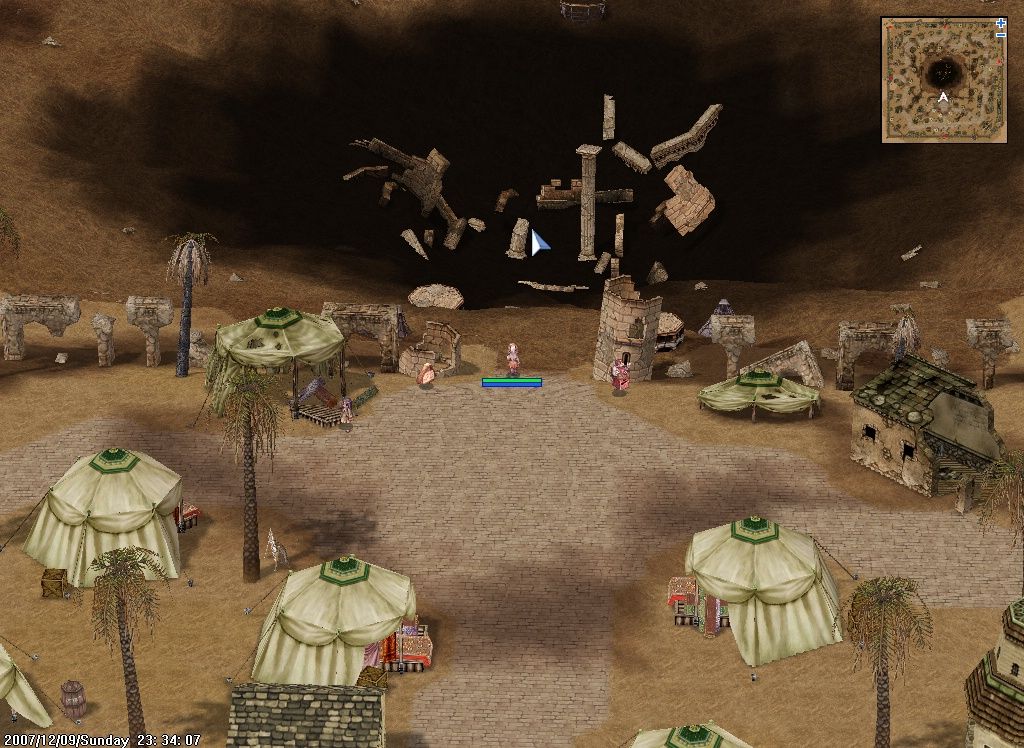Zoom in the minimap with plus button
The image size is (1024, 748).
pos(1001,23)
